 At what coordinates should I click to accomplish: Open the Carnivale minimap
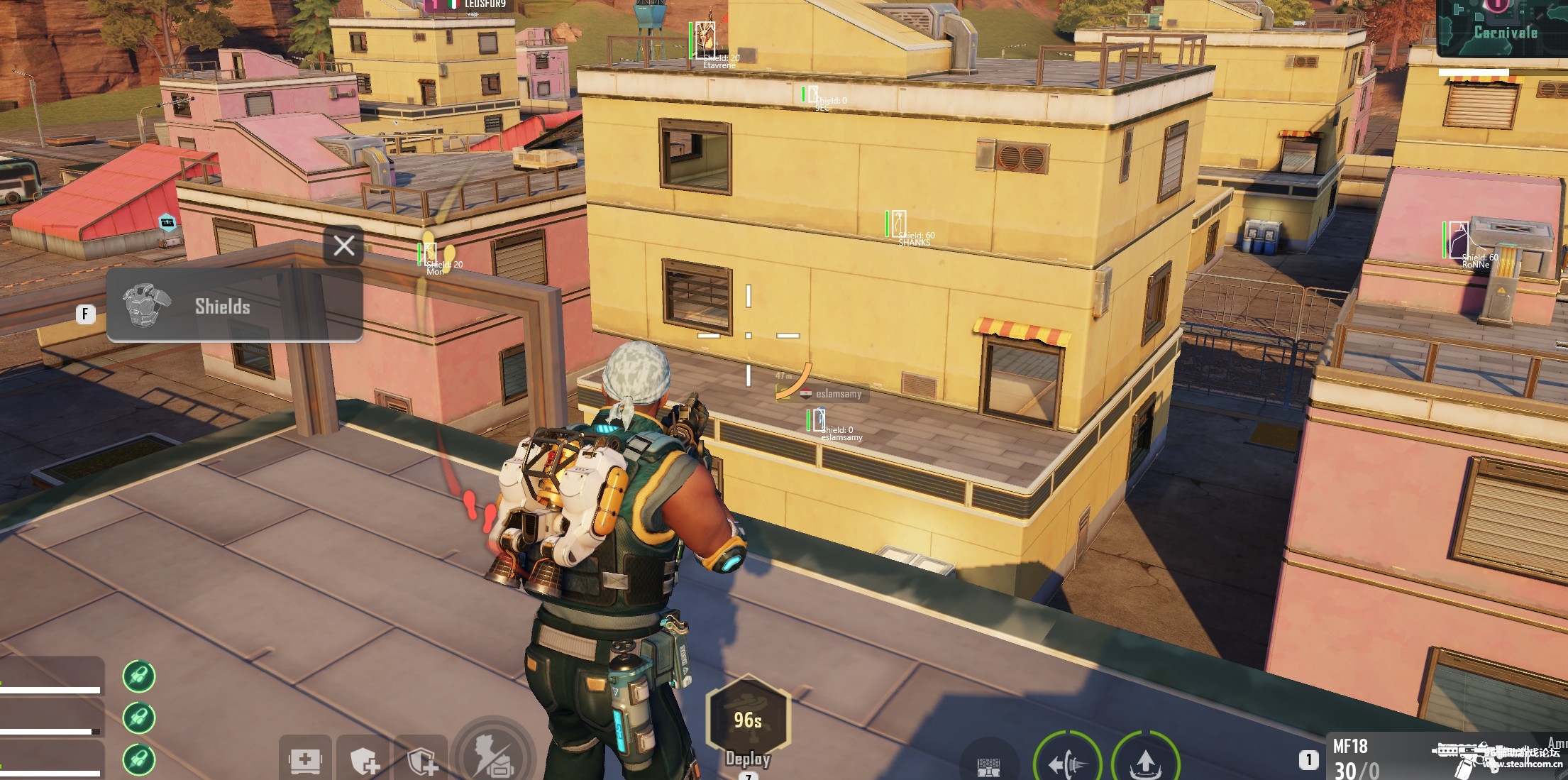coord(1504,27)
